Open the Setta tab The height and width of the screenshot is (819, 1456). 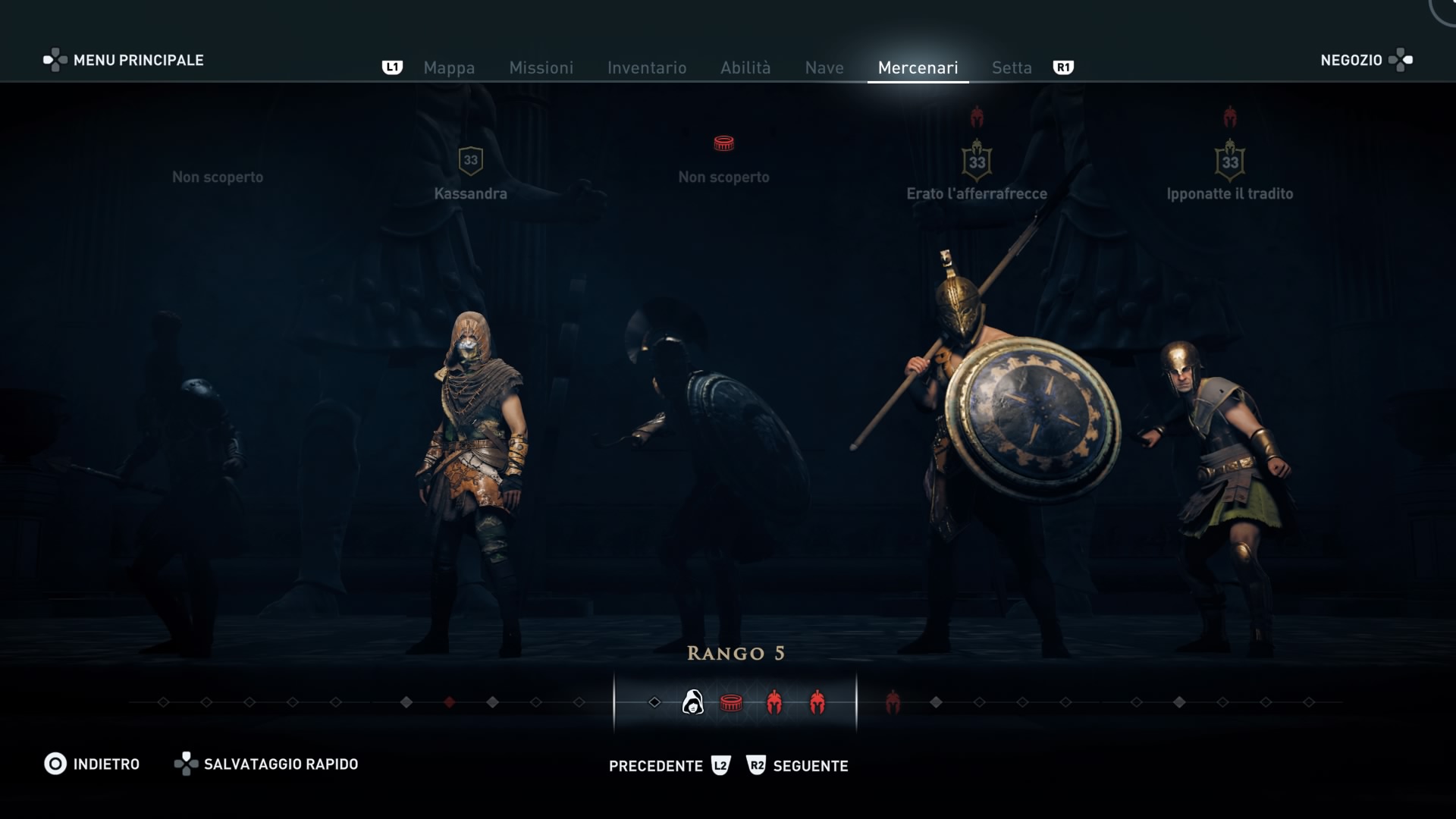tap(1012, 67)
